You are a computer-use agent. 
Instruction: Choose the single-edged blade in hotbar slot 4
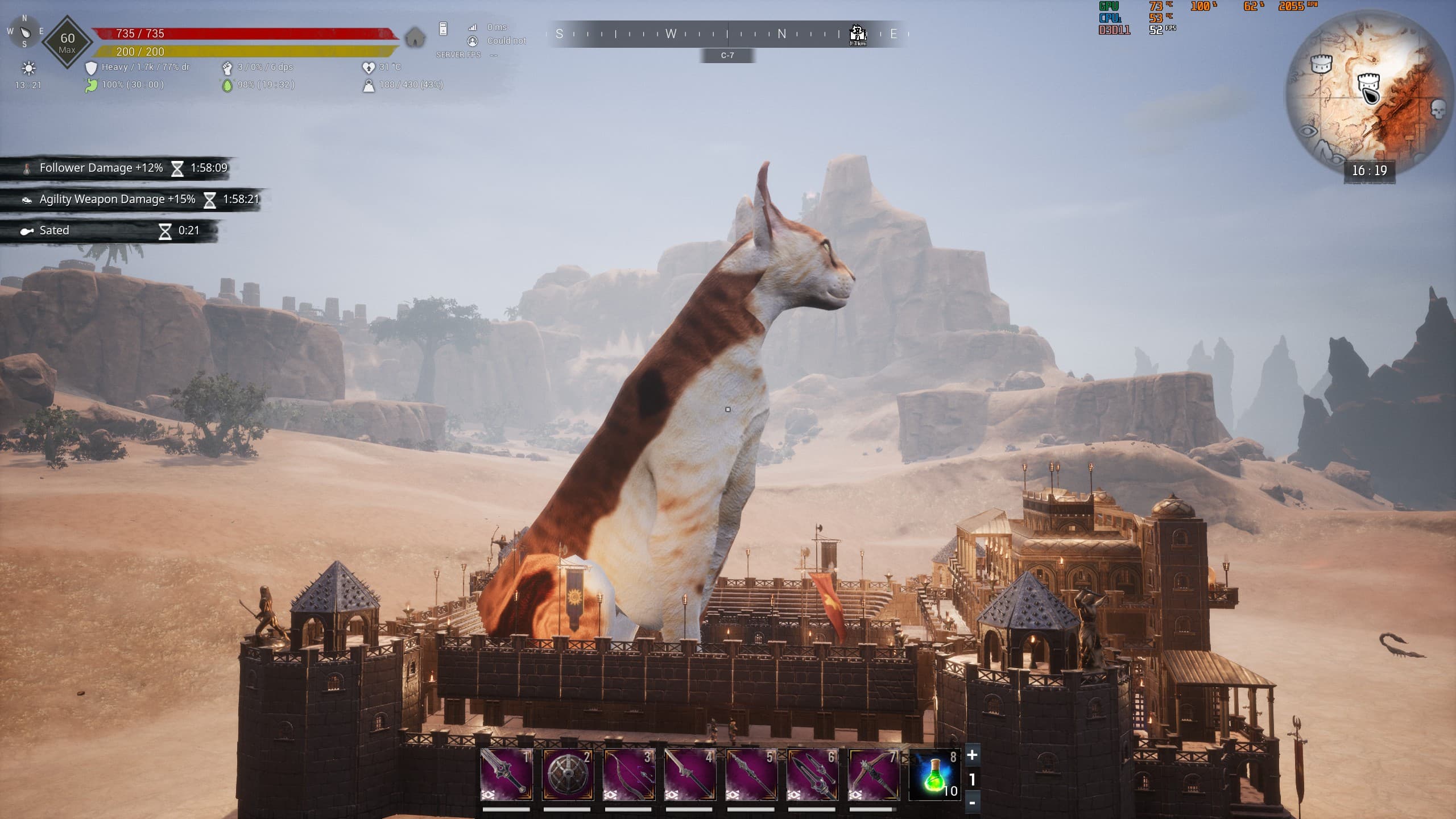690,774
